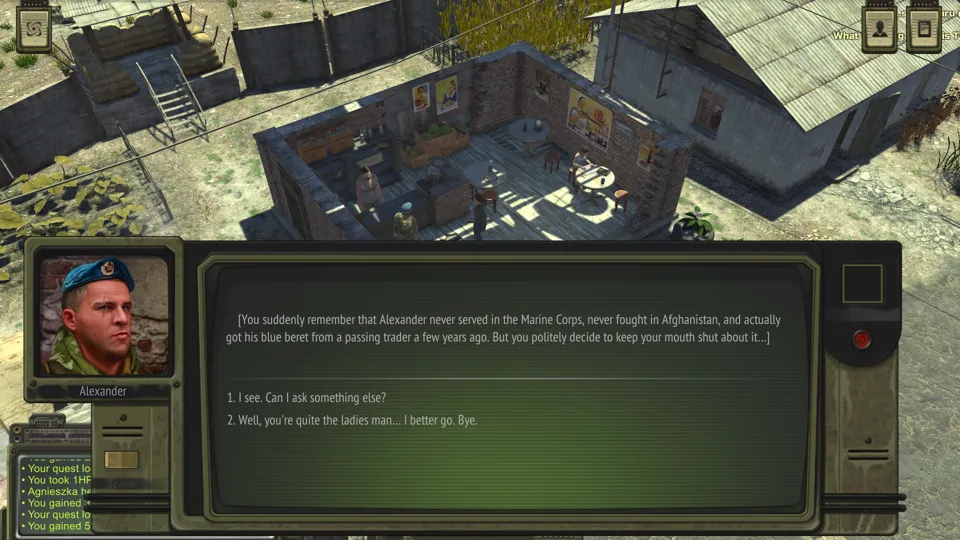
Task: Click the Review switch on the dialogue panel
Action: click(x=121, y=461)
